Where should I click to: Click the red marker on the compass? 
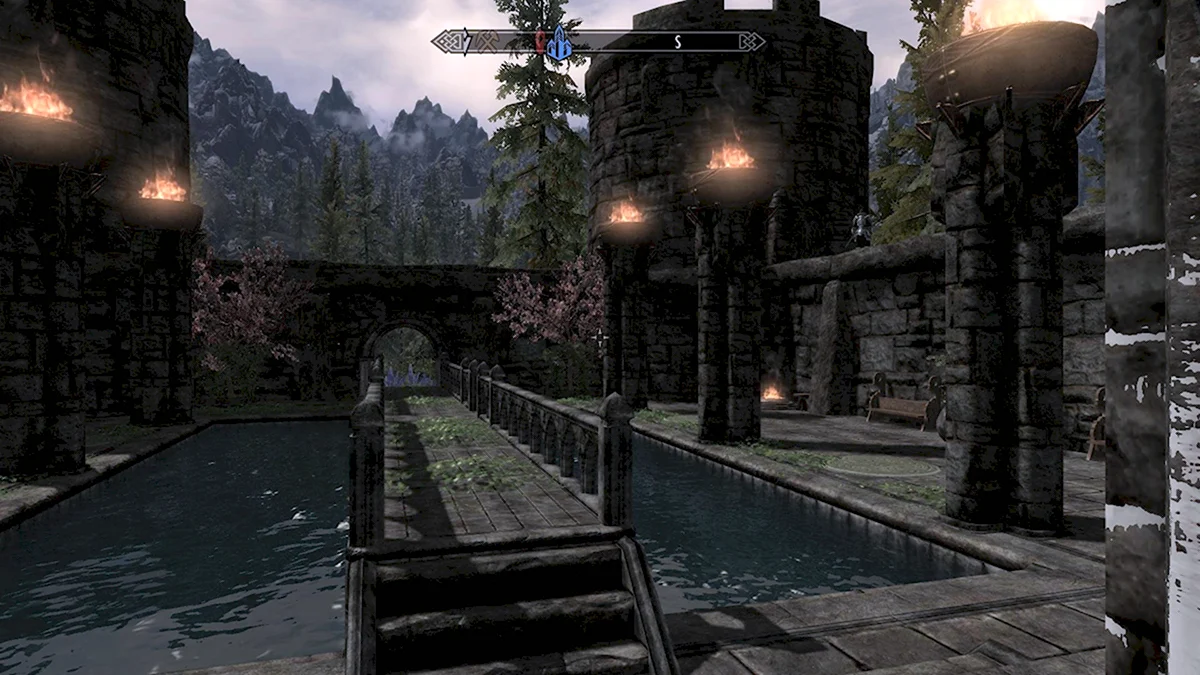tap(540, 41)
